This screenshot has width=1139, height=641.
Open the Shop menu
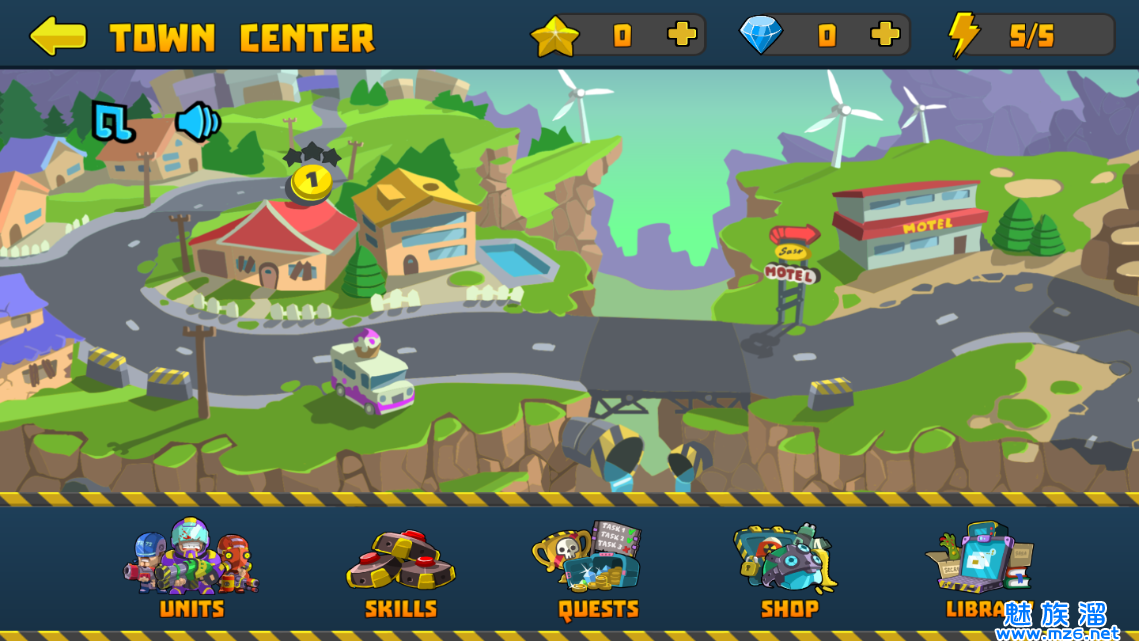click(x=788, y=569)
